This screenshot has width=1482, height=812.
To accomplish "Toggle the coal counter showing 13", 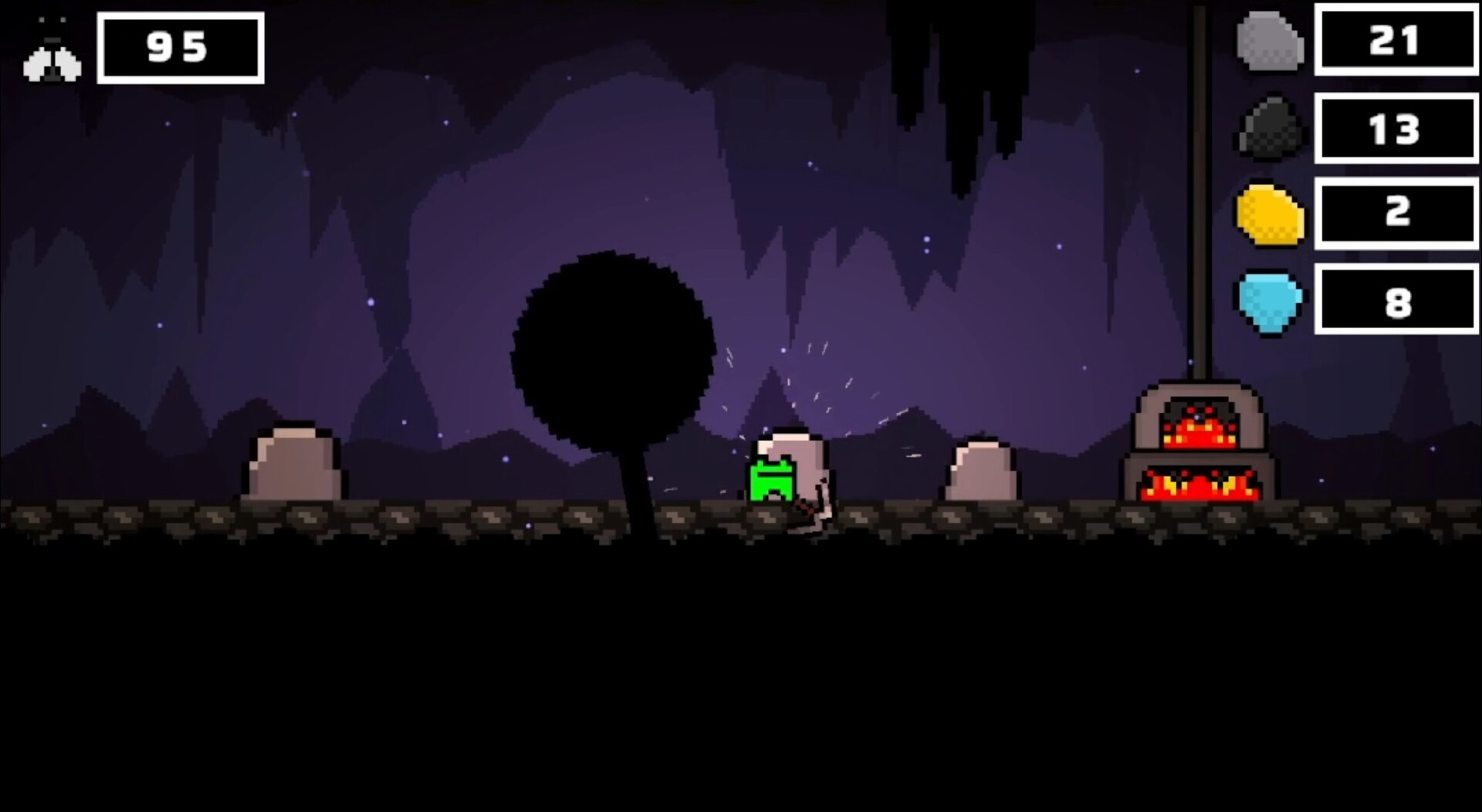I will tap(1397, 130).
